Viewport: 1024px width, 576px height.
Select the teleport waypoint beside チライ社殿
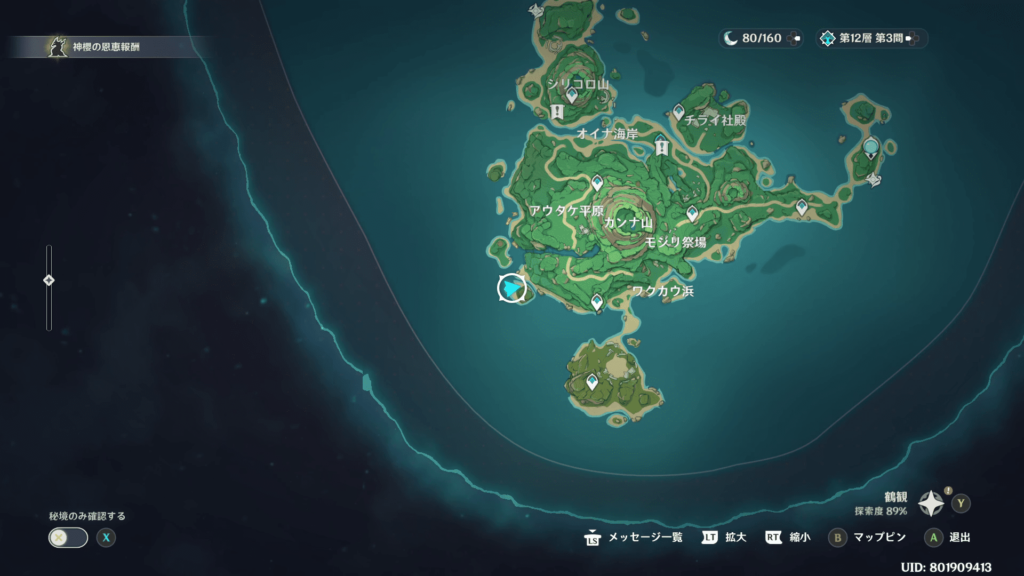[678, 115]
